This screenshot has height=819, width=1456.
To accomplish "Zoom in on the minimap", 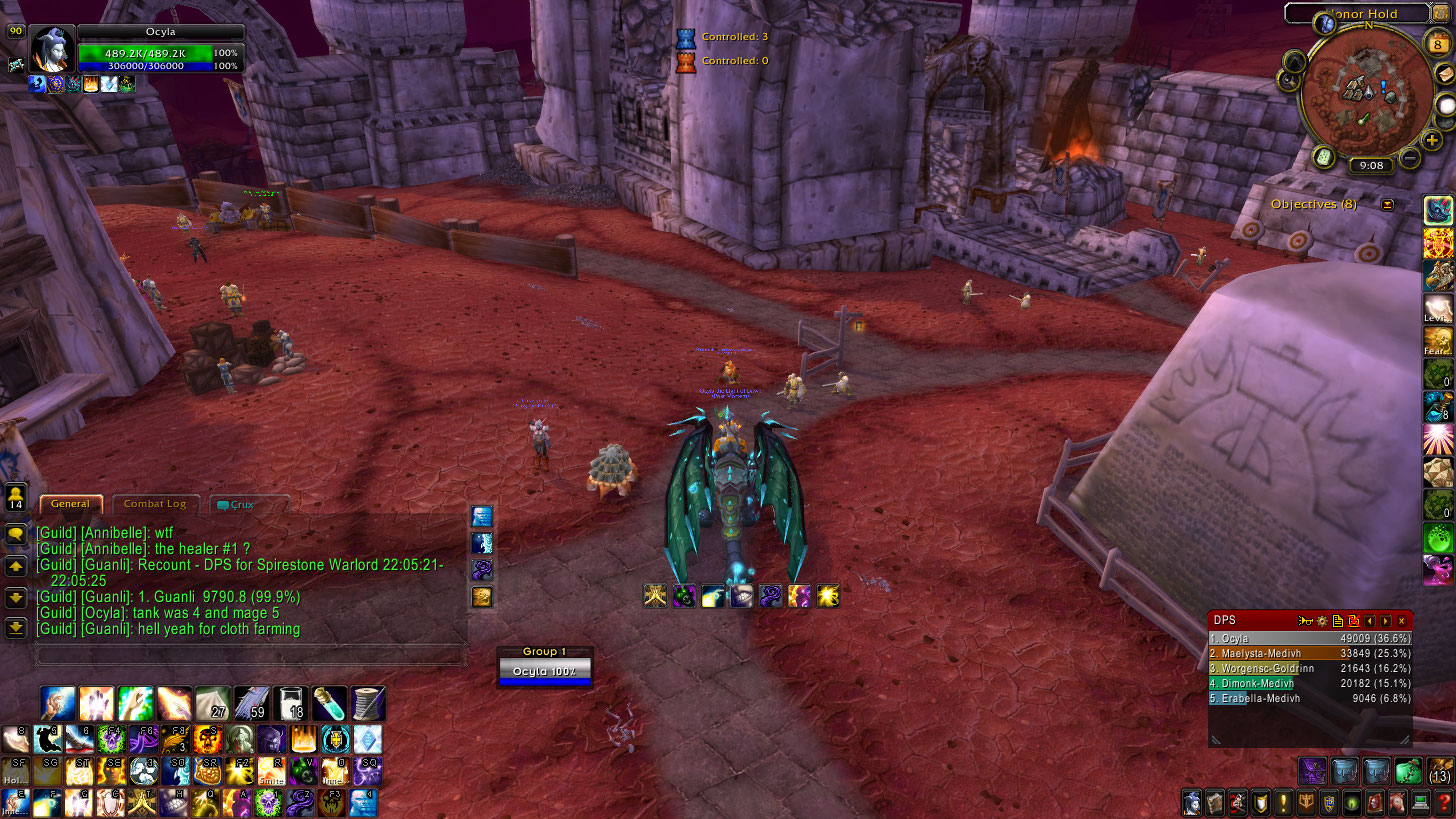I will (1433, 141).
